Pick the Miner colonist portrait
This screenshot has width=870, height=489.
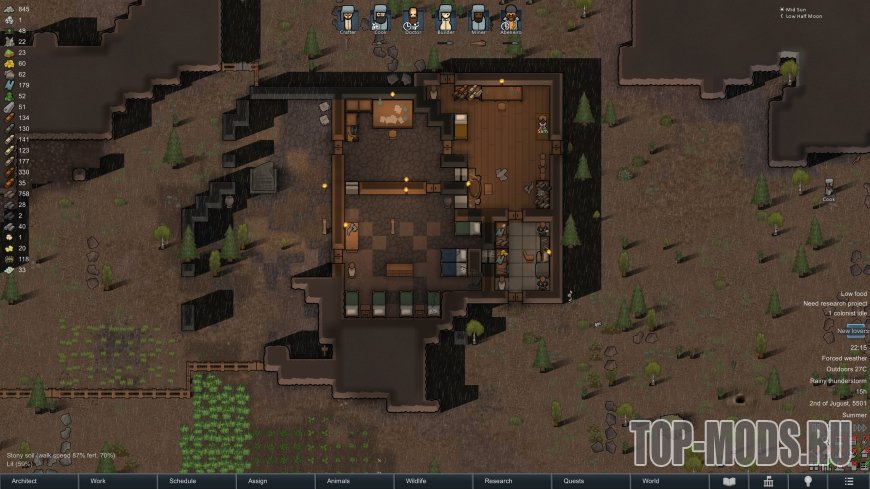(478, 17)
